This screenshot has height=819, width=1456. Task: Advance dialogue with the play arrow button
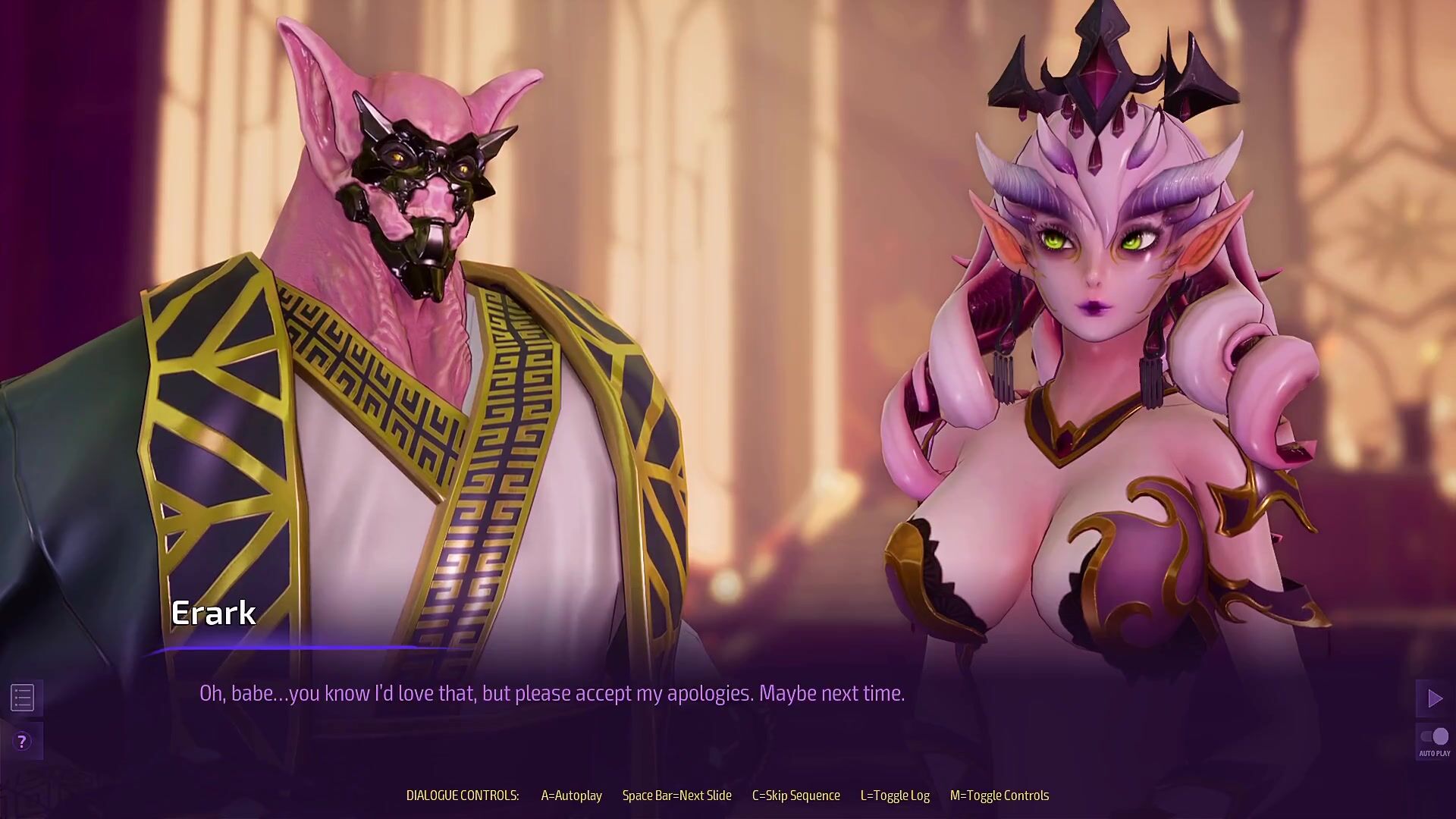[1434, 698]
